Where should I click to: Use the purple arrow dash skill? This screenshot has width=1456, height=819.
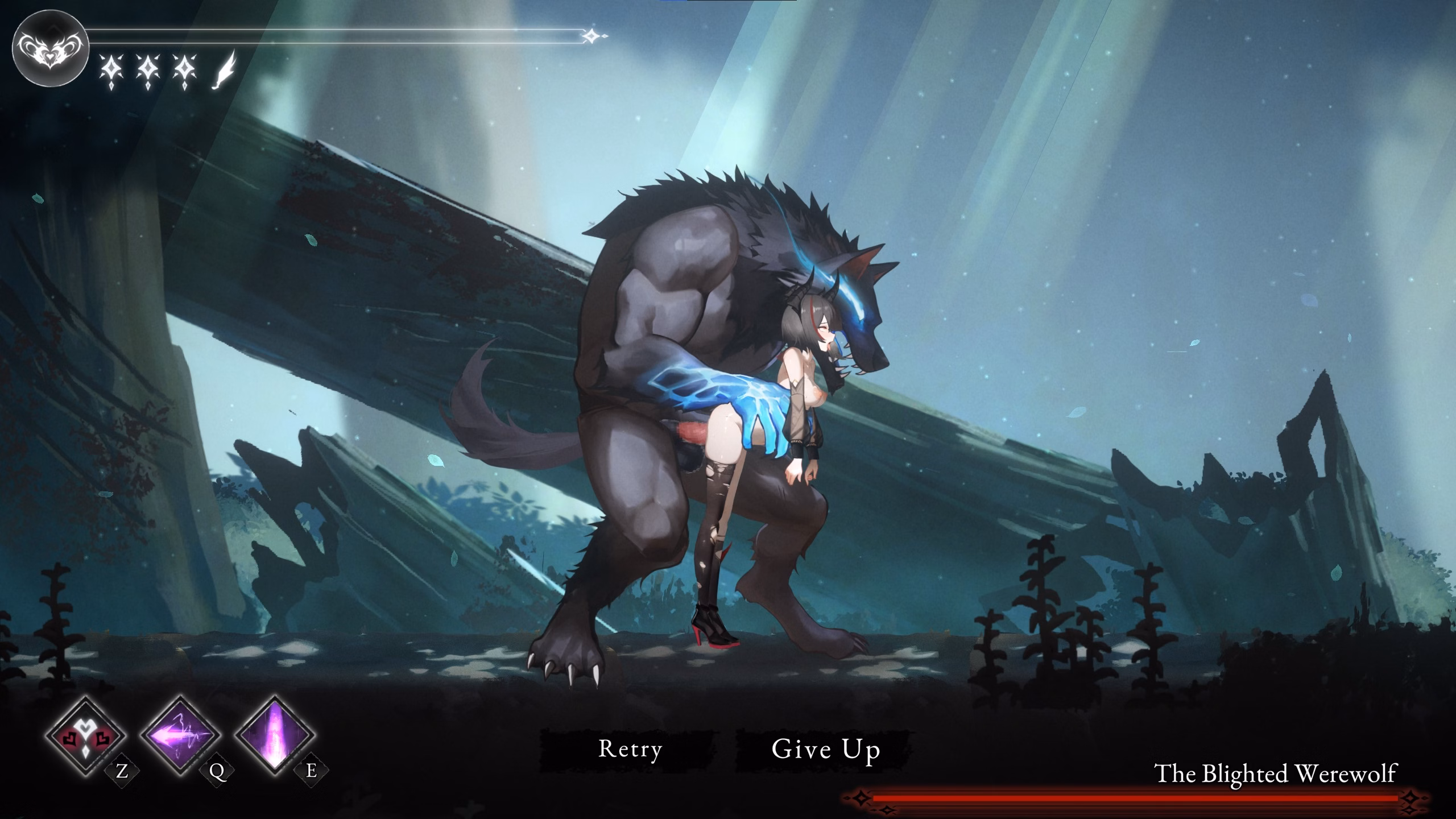click(181, 737)
